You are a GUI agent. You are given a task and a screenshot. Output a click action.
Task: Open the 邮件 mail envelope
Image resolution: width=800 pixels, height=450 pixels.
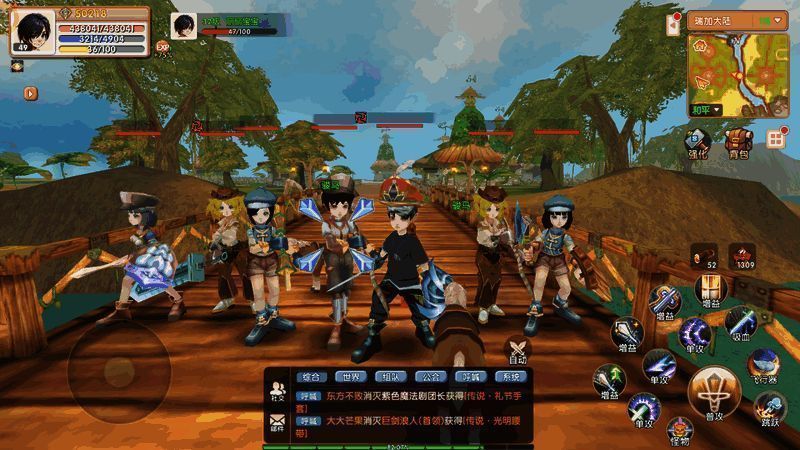click(278, 424)
